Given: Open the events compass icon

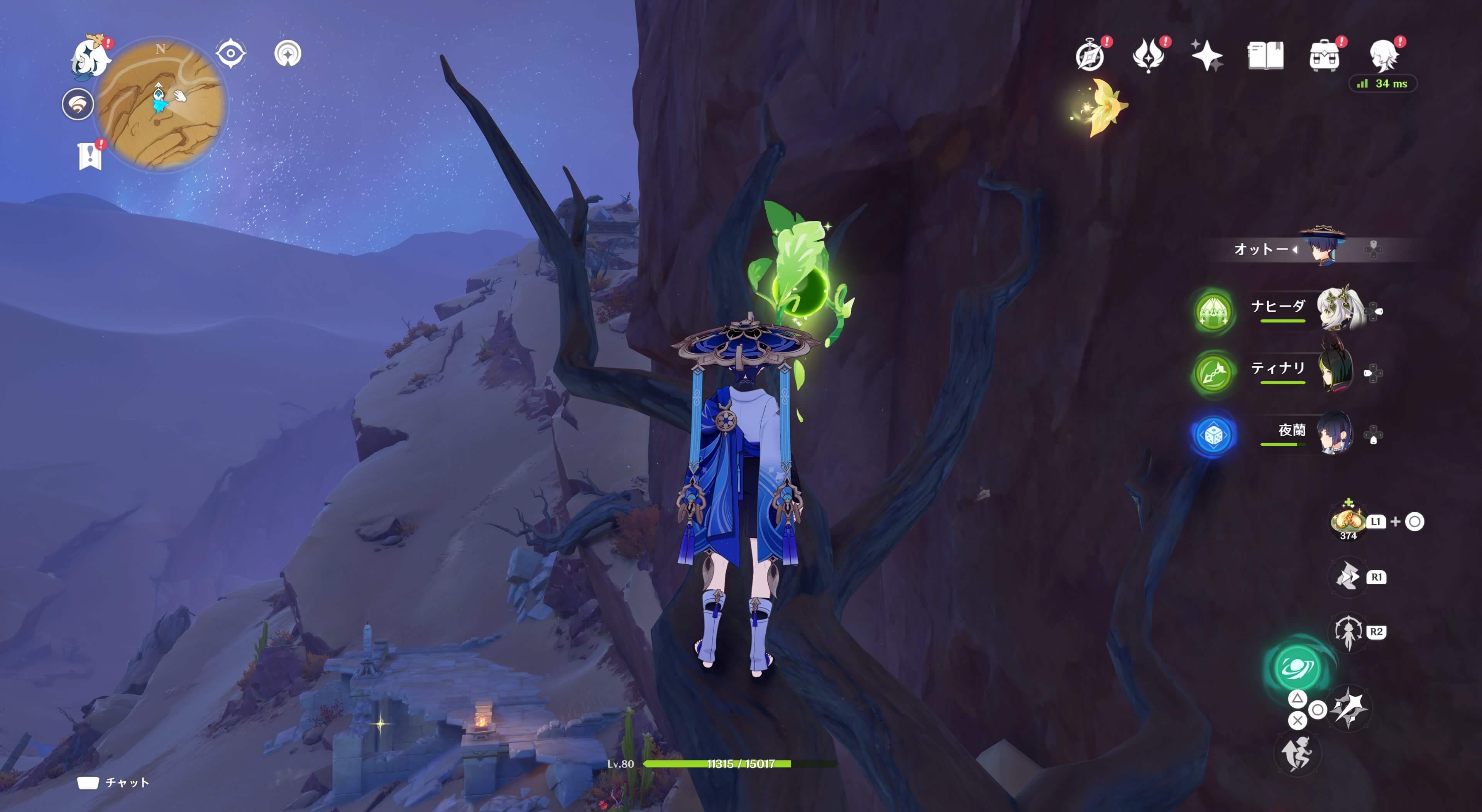Looking at the screenshot, I should point(1090,56).
